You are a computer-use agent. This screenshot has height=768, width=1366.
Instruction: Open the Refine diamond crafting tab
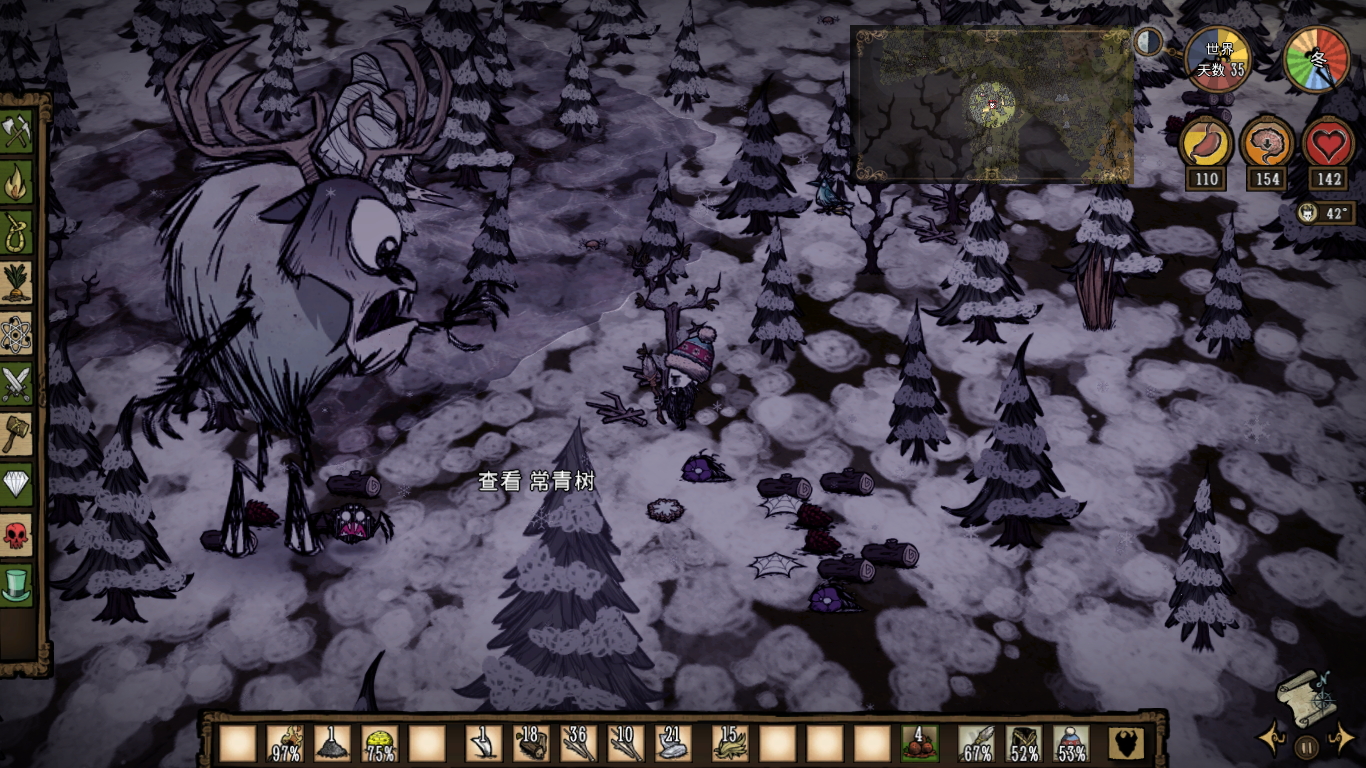pos(17,485)
